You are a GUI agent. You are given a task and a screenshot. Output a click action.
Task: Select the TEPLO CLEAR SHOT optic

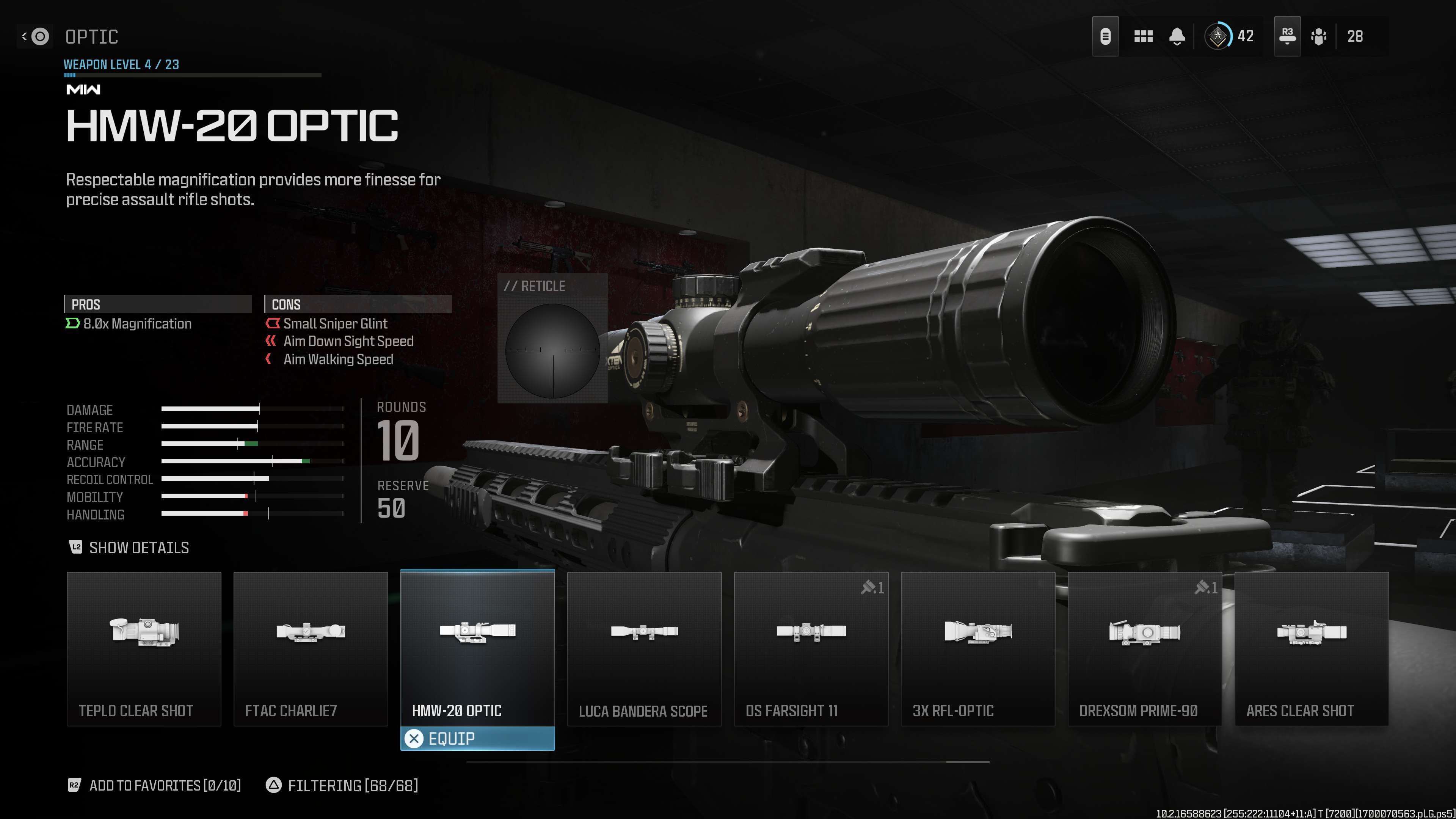(x=144, y=648)
